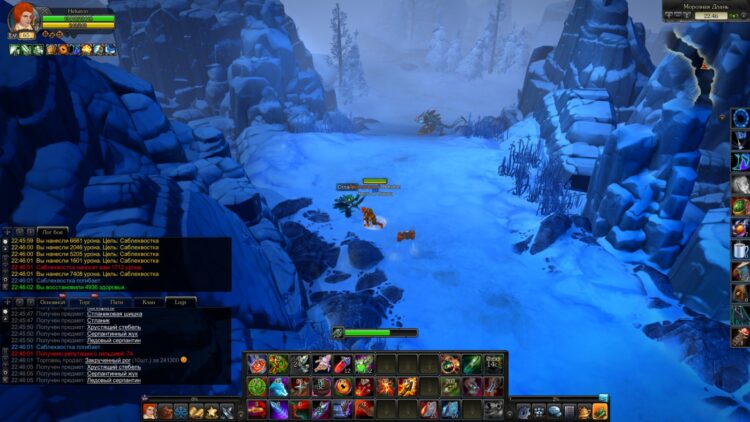Activate the green spiral skill icon
The image size is (750, 422).
(x=256, y=386)
